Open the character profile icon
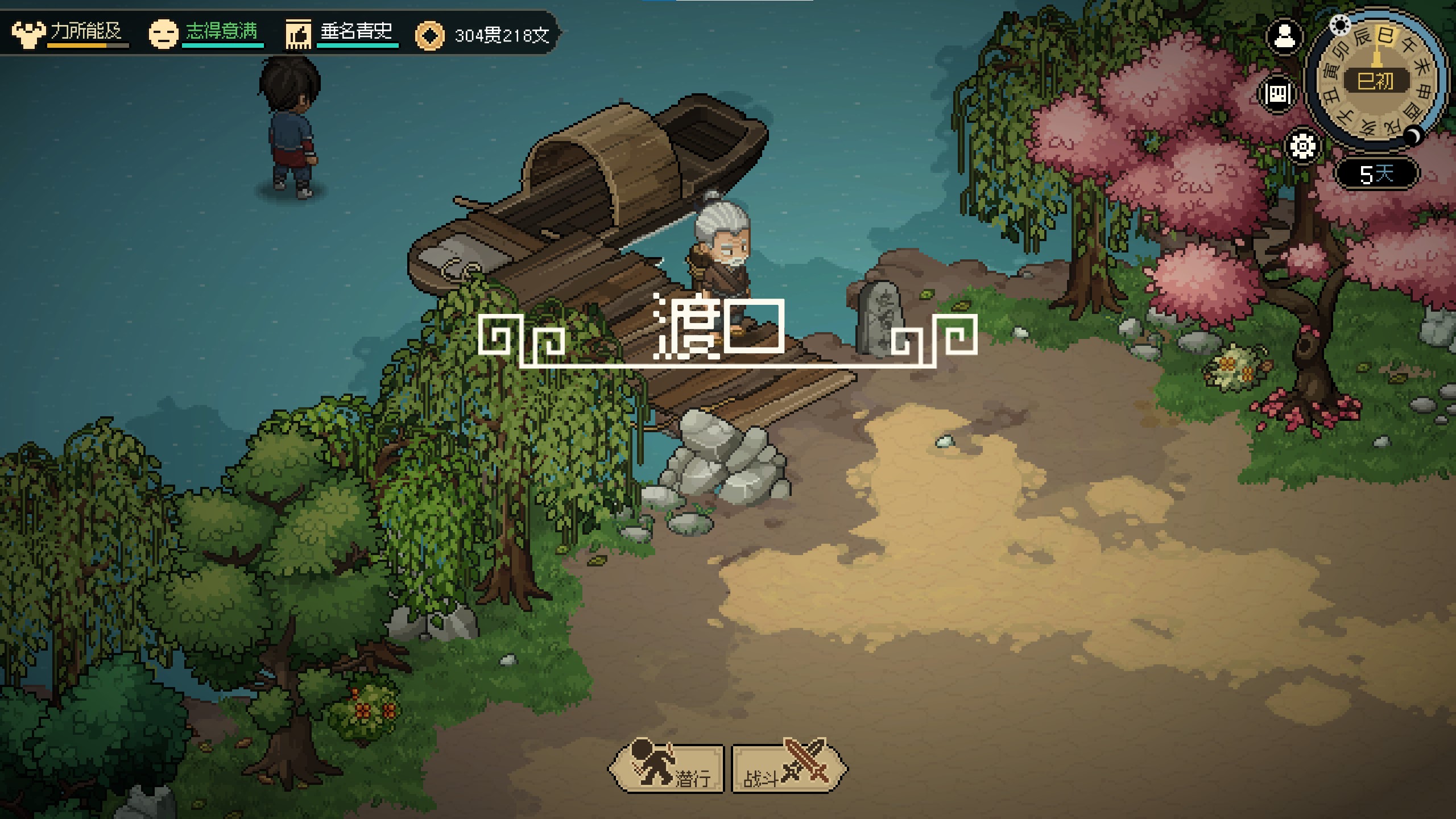Viewport: 1456px width, 819px height. (1284, 38)
